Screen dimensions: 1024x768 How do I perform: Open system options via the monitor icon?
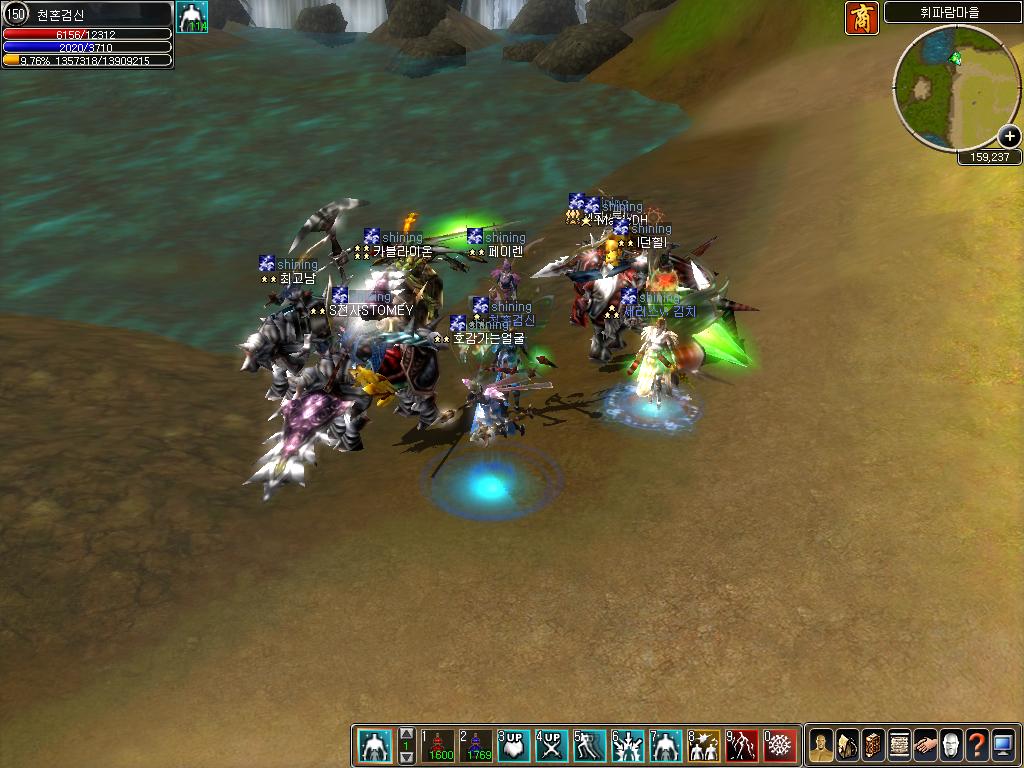pyautogui.click(x=1003, y=746)
